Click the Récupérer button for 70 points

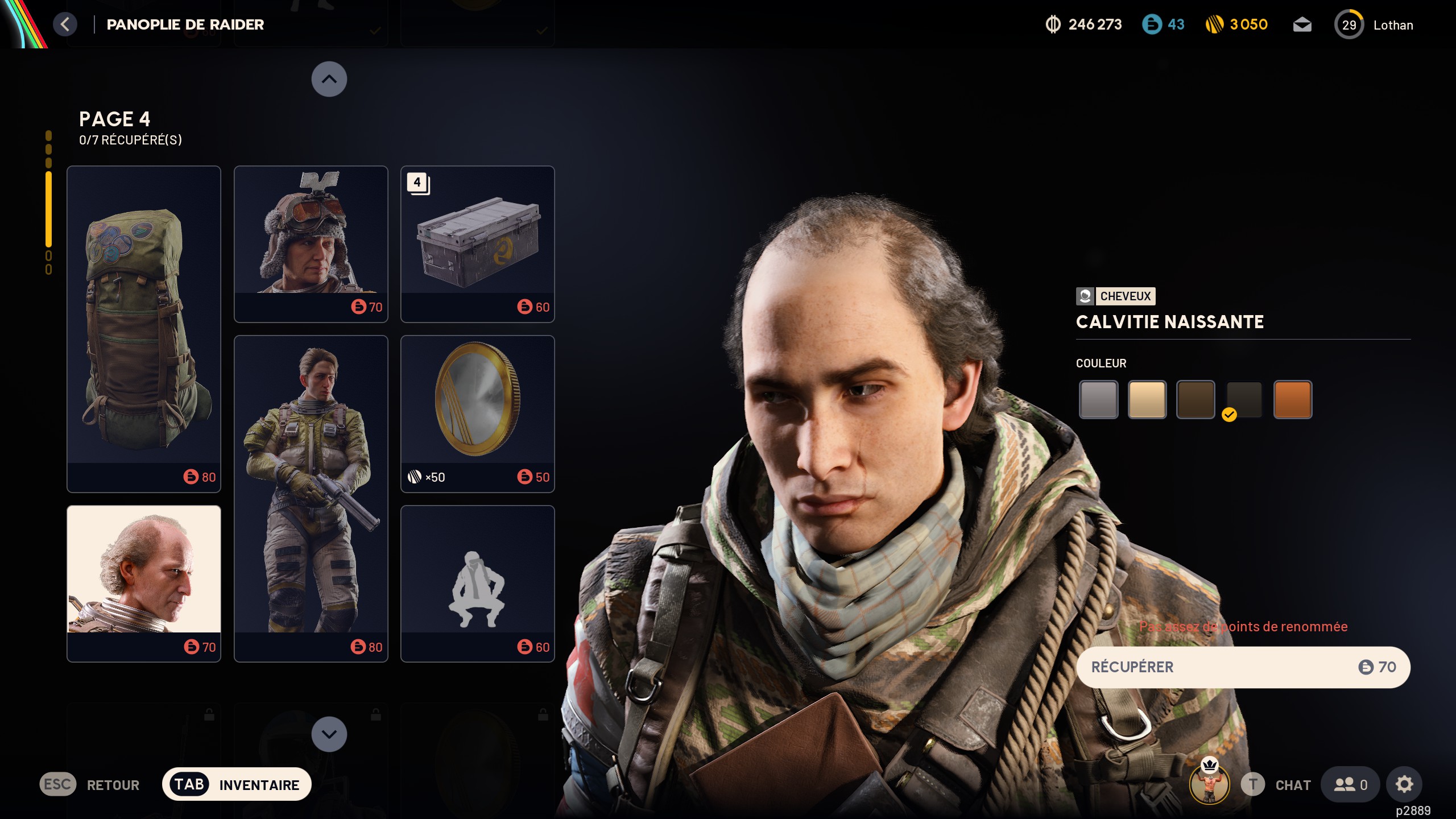1243,667
